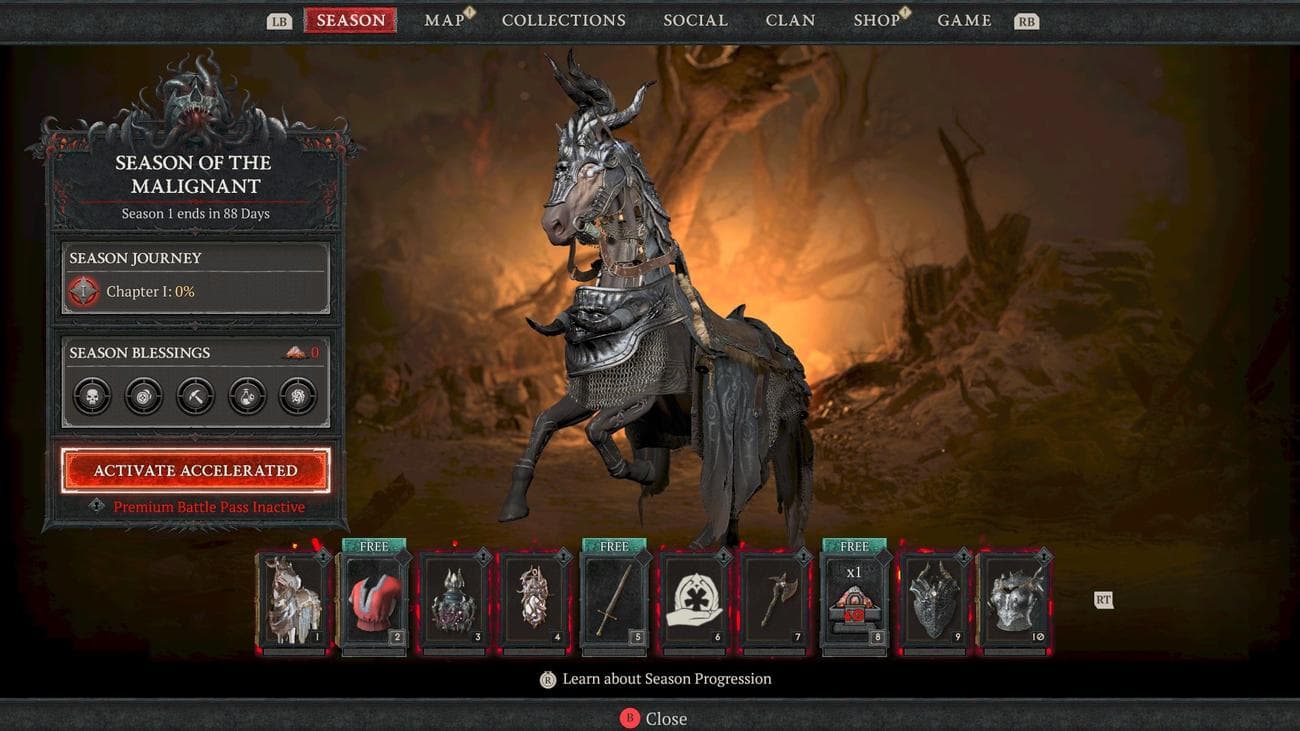Click the LB shoulder button indicator
This screenshot has width=1300, height=731.
point(277,18)
